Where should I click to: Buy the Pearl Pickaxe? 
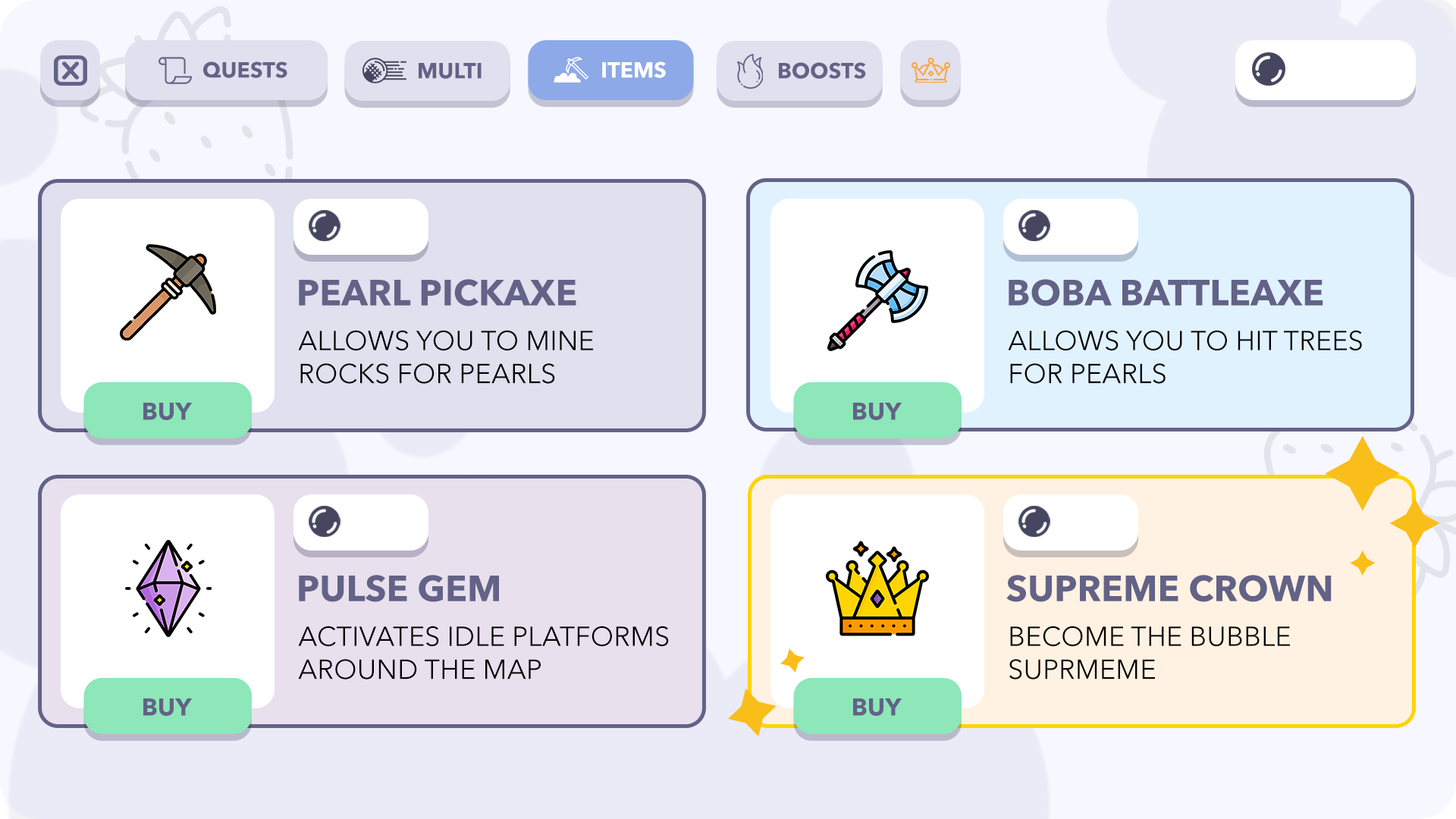(x=167, y=410)
